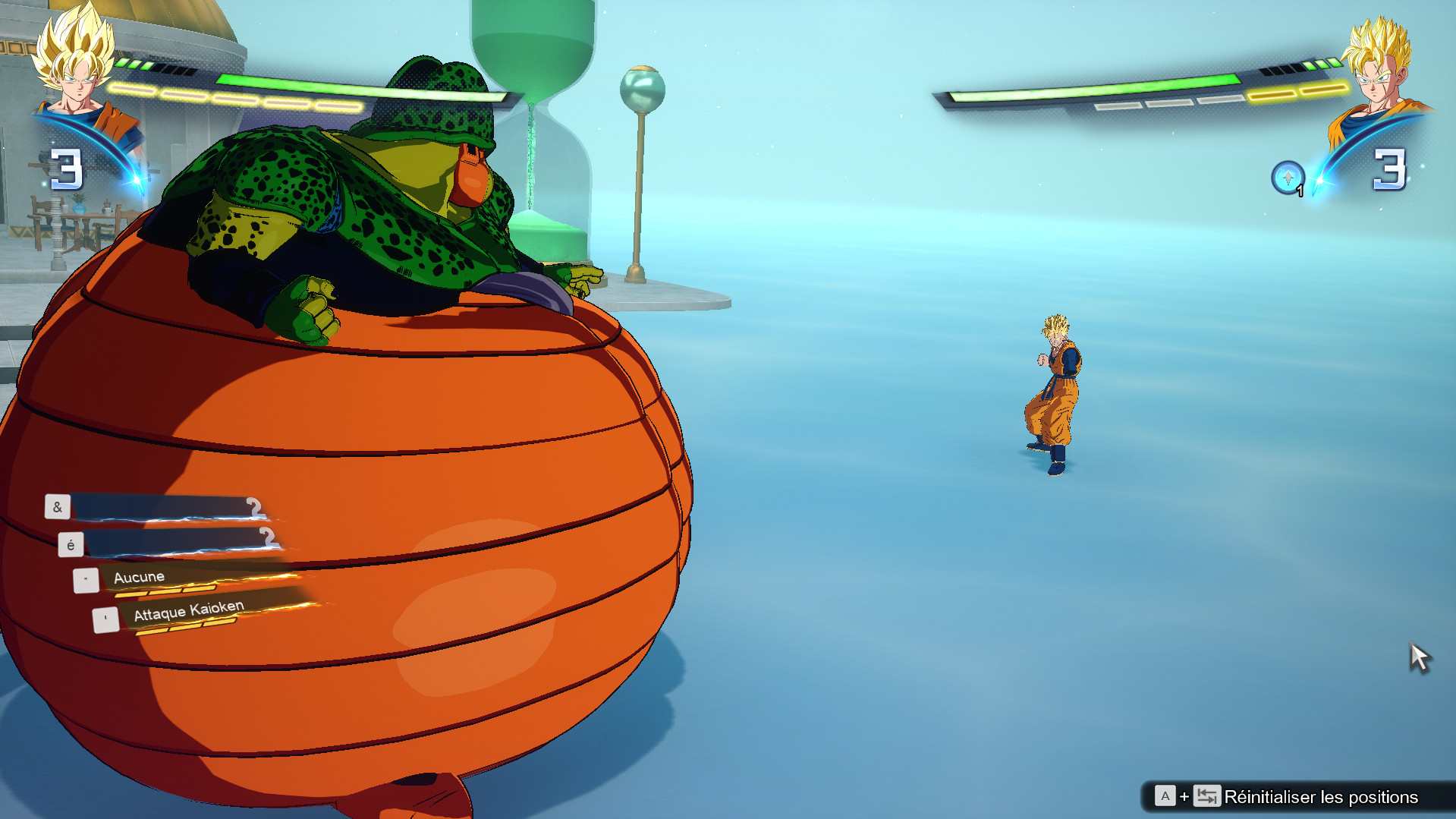This screenshot has width=1456, height=819.
Task: Click the ascending arrow transformation icon near Gohan's portrait
Action: [1288, 175]
